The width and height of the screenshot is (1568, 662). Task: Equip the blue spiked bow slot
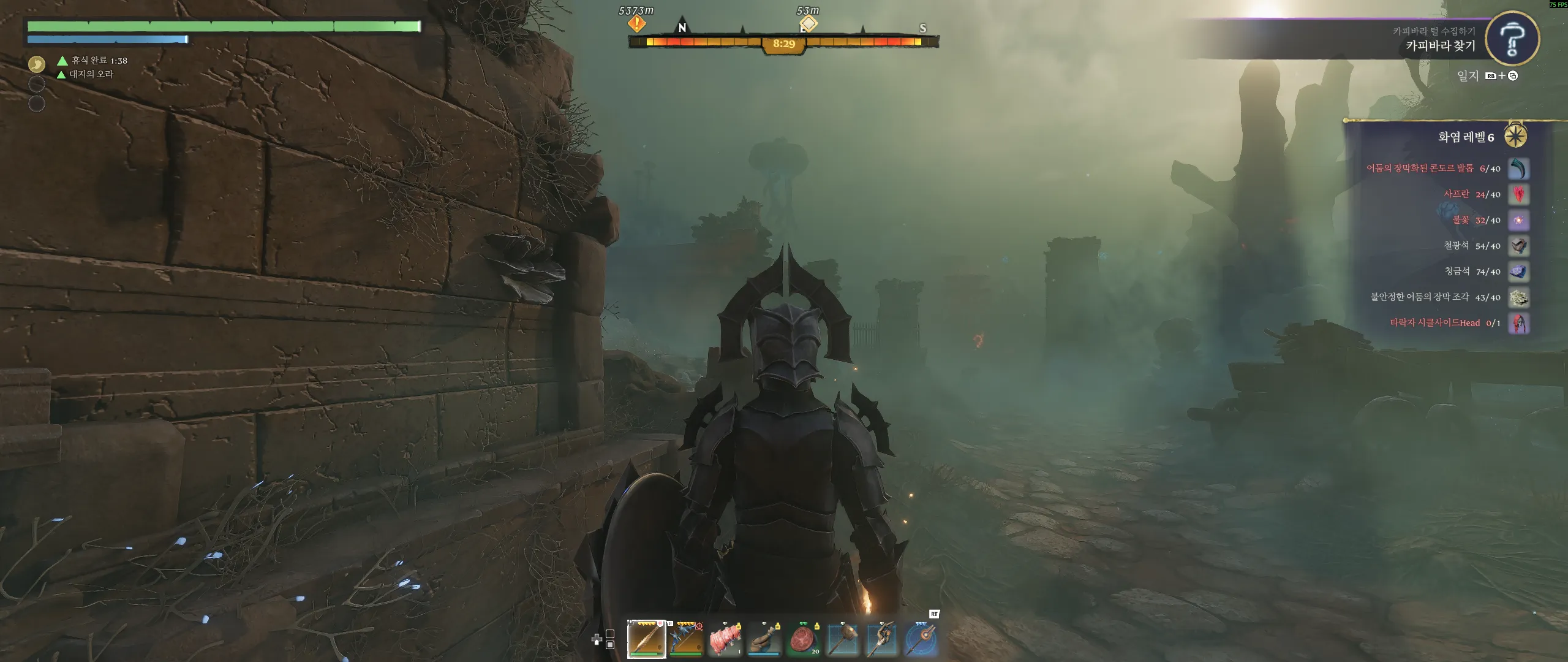685,639
